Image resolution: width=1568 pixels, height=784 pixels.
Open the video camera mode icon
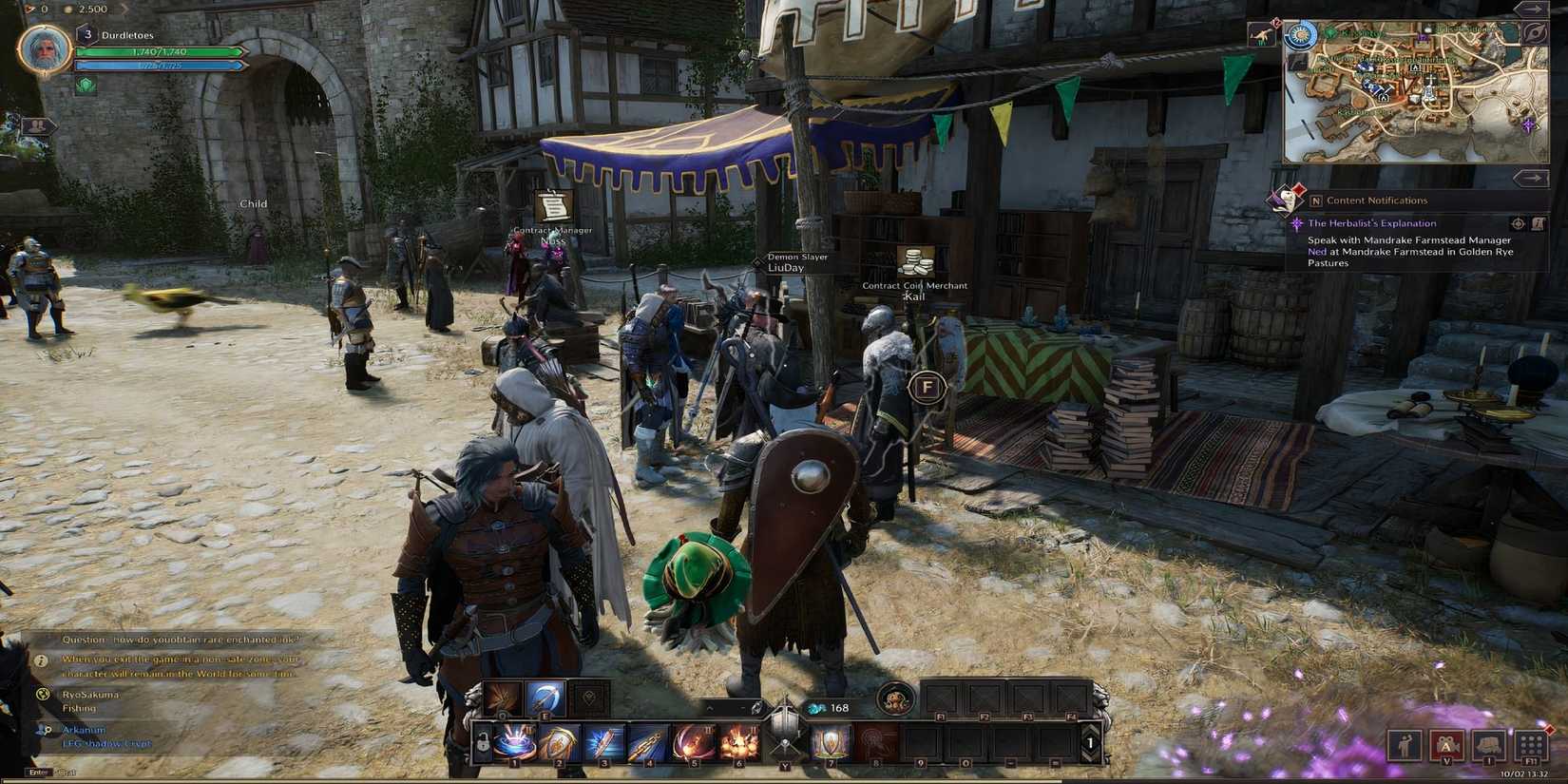[x=1447, y=746]
